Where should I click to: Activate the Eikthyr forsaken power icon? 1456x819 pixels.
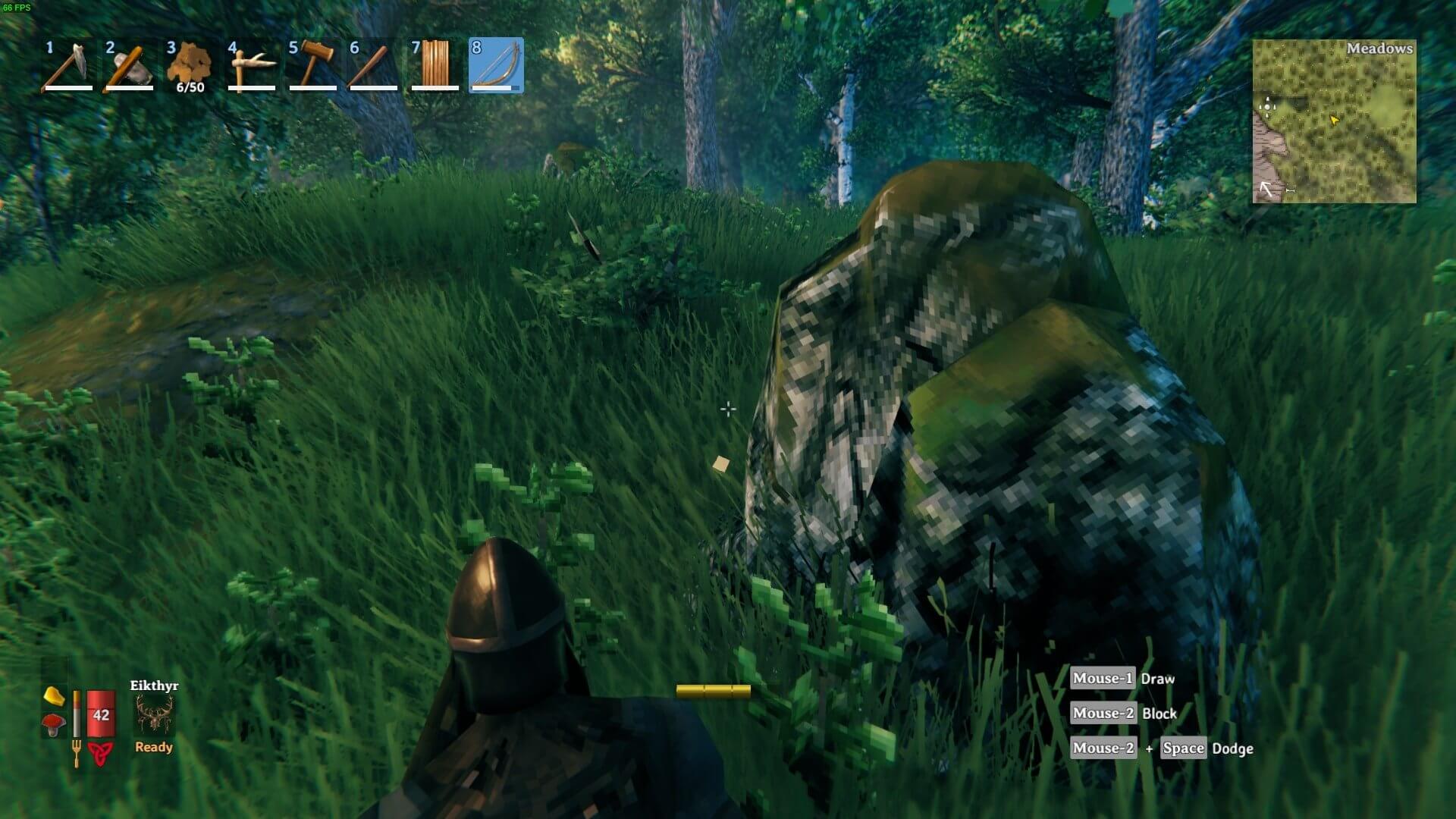(154, 715)
